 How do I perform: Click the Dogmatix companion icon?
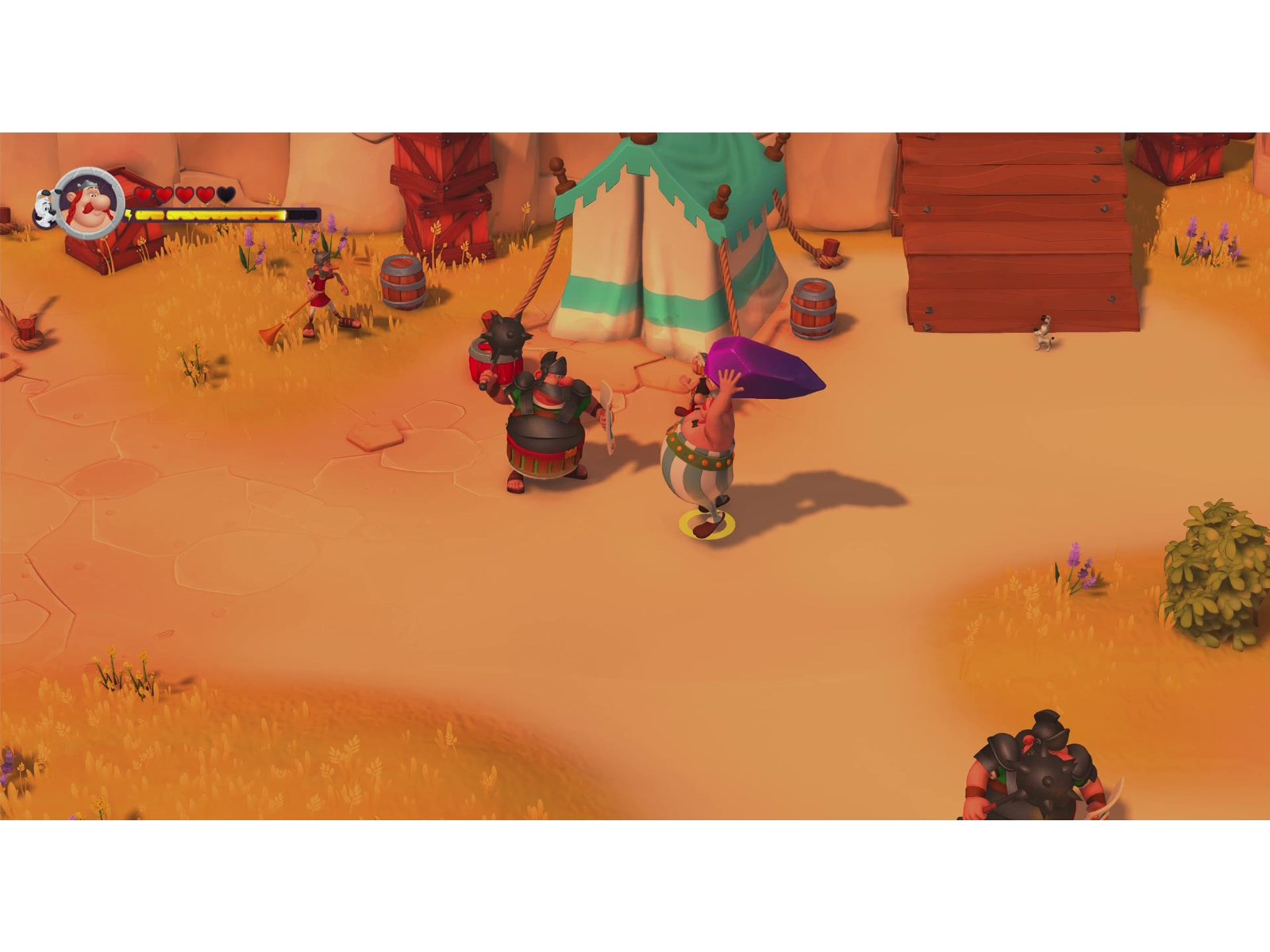tap(45, 208)
